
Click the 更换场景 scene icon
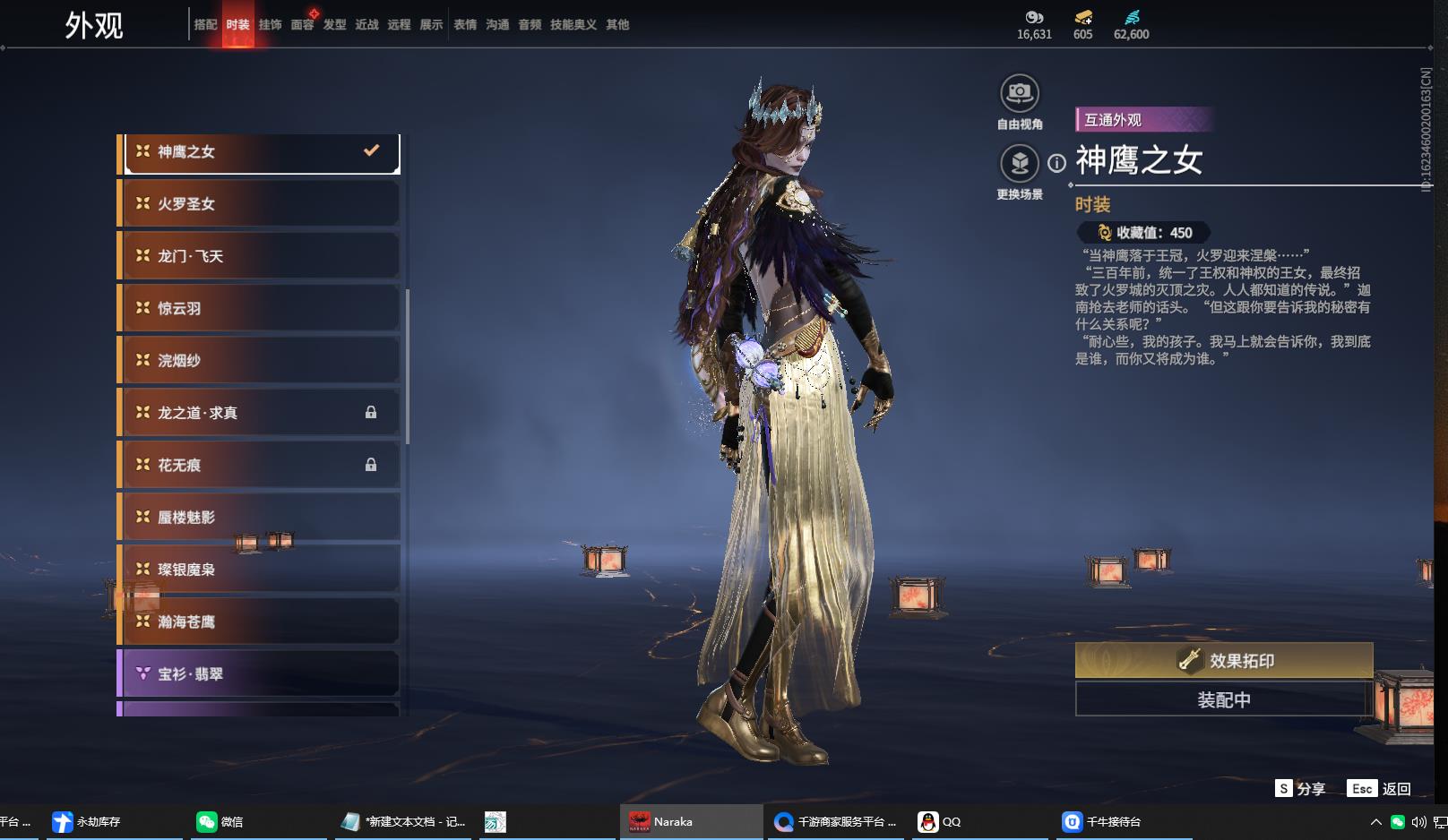pos(1020,163)
